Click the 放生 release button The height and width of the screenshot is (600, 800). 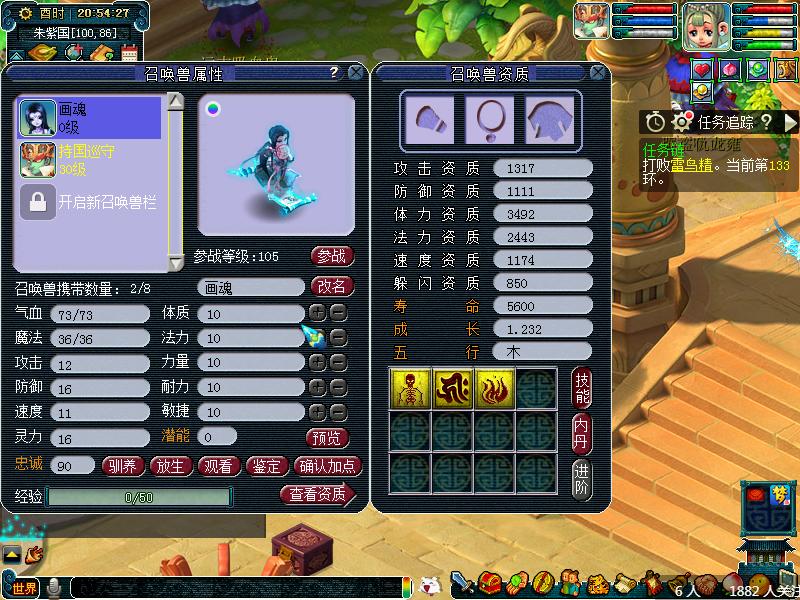point(170,466)
